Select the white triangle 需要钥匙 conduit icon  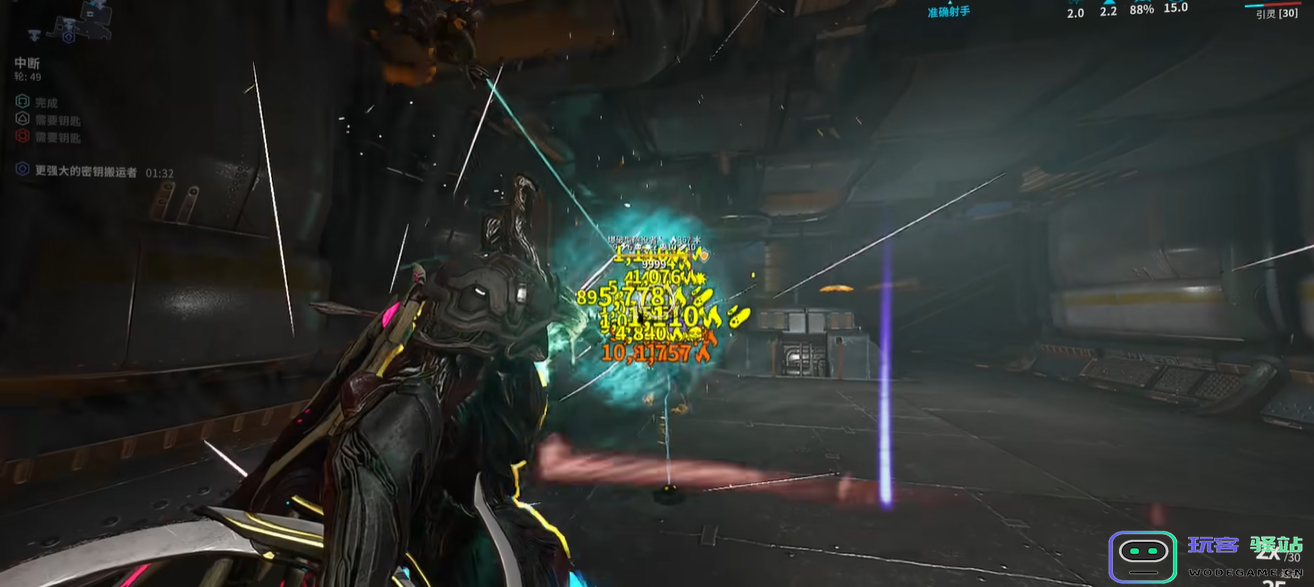click(22, 119)
